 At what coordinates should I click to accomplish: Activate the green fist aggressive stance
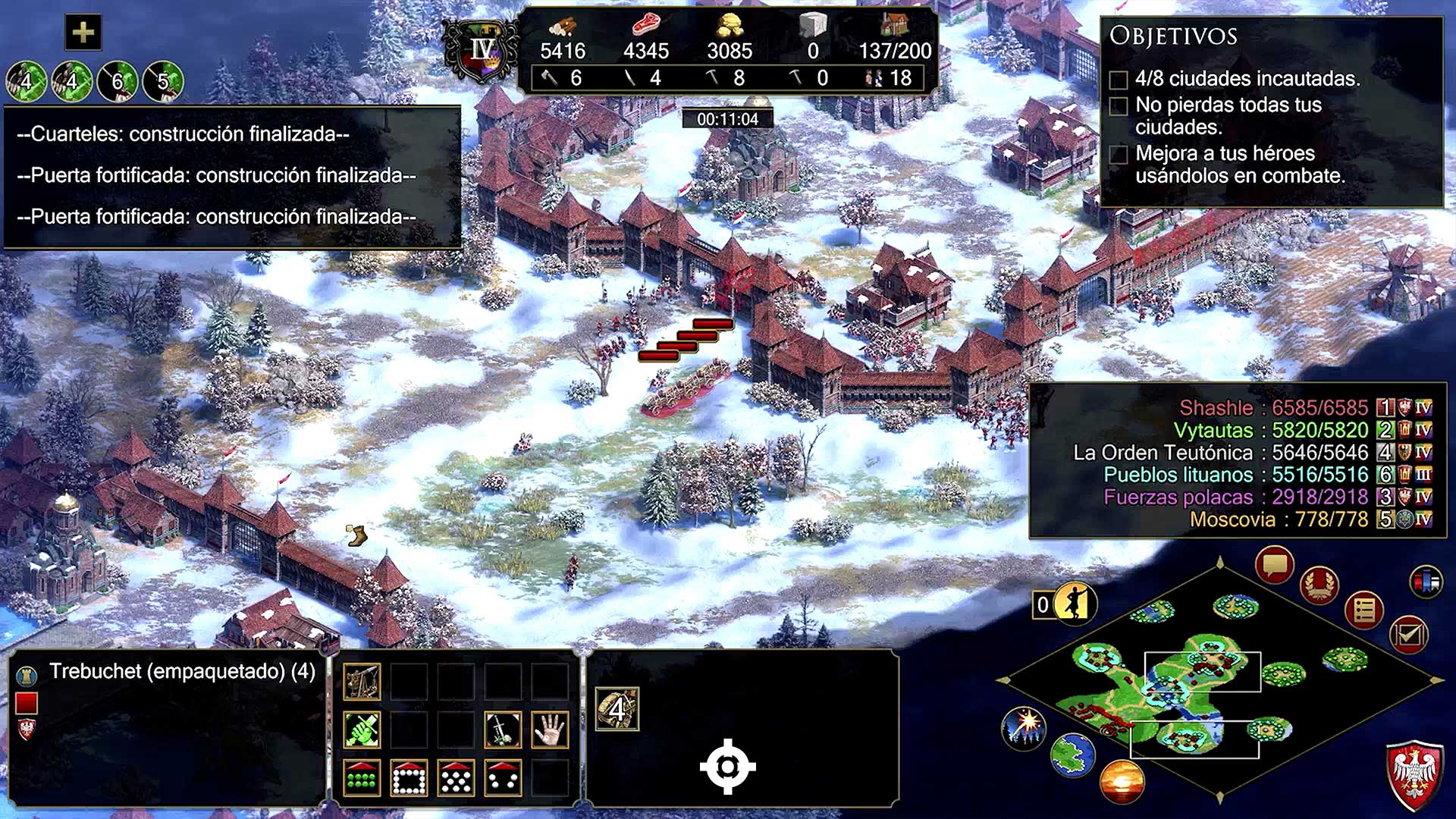point(362,730)
